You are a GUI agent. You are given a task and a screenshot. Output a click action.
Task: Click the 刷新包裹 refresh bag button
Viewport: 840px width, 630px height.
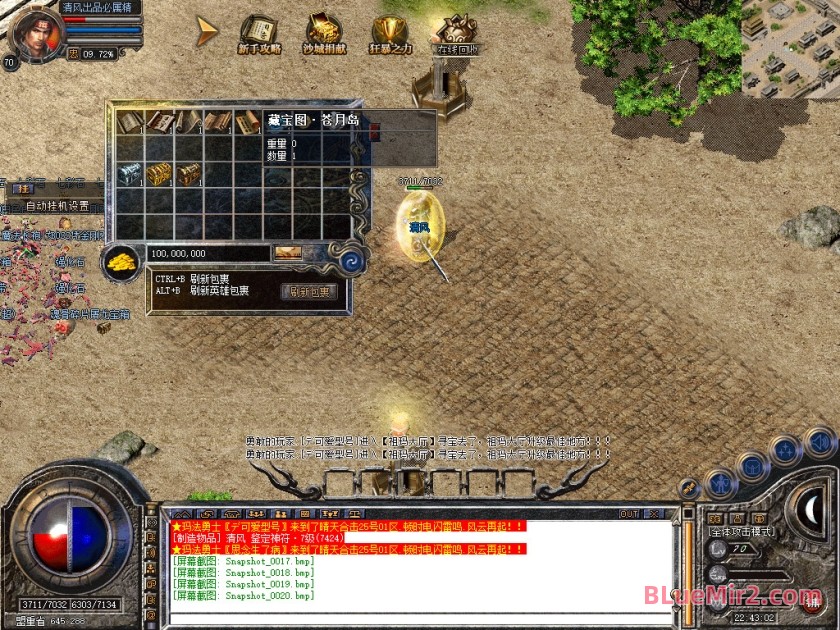pyautogui.click(x=309, y=292)
